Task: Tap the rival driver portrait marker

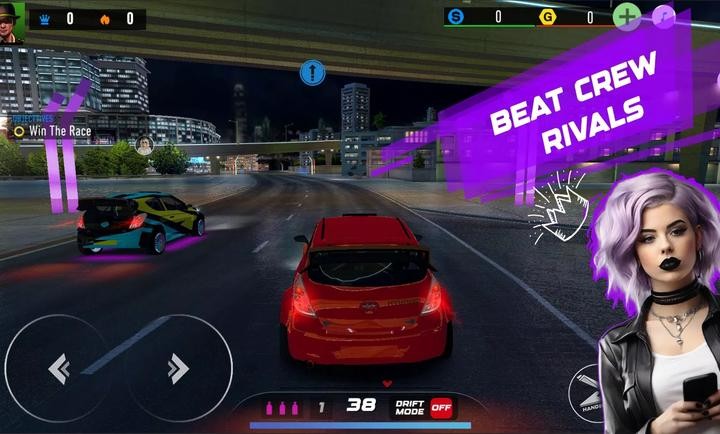Action: tap(145, 144)
